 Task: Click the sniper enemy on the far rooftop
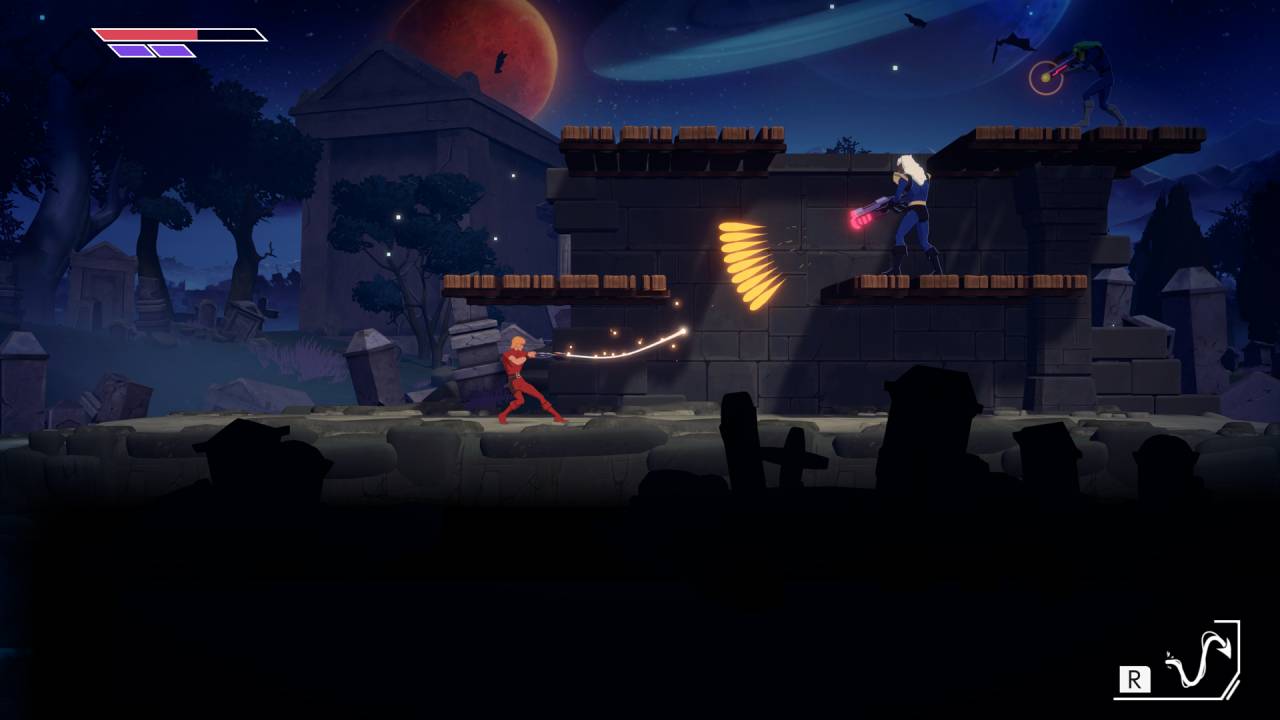coord(1095,80)
